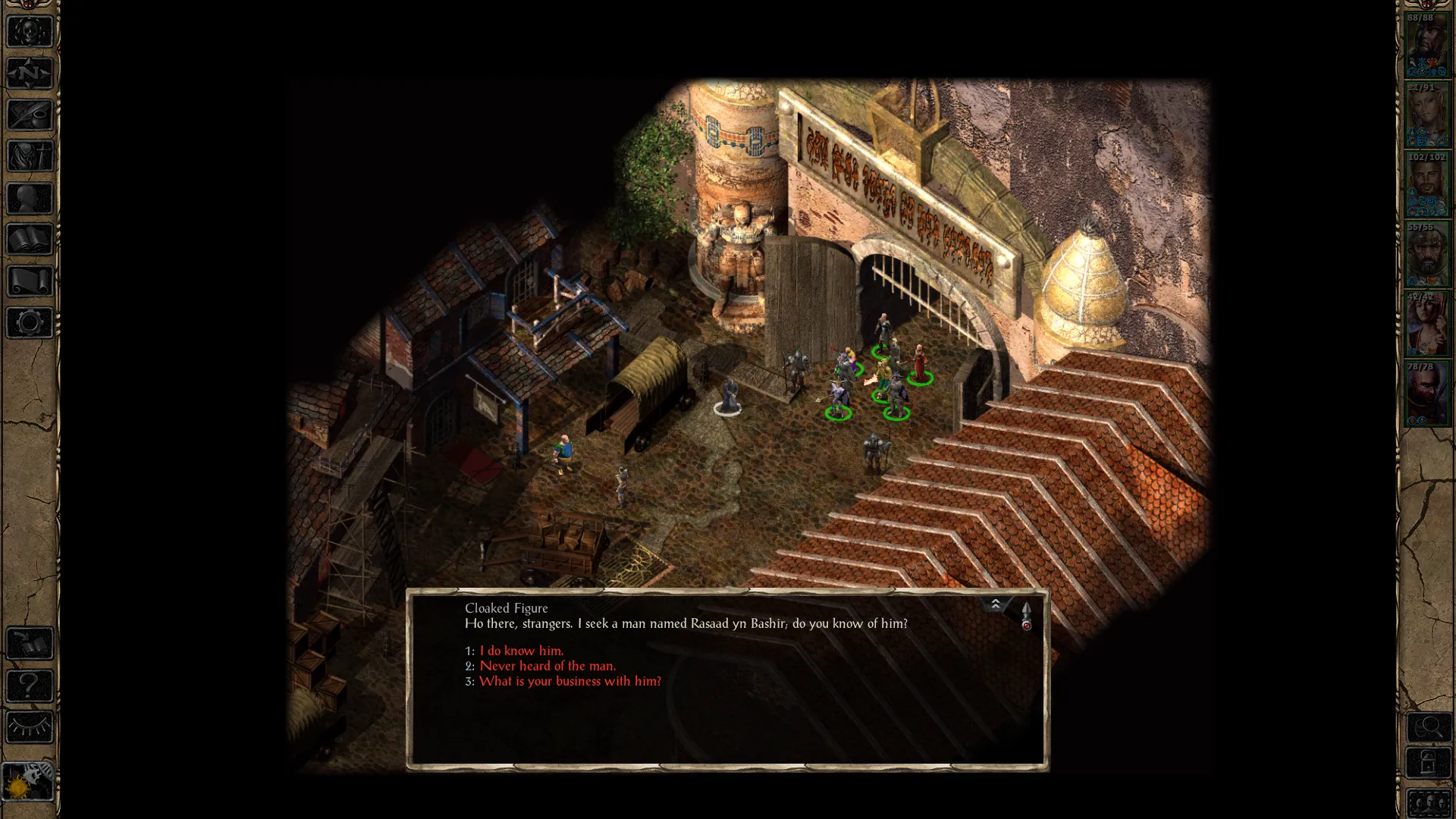
Task: Open the mage spellbook icon
Action: pyautogui.click(x=30, y=240)
